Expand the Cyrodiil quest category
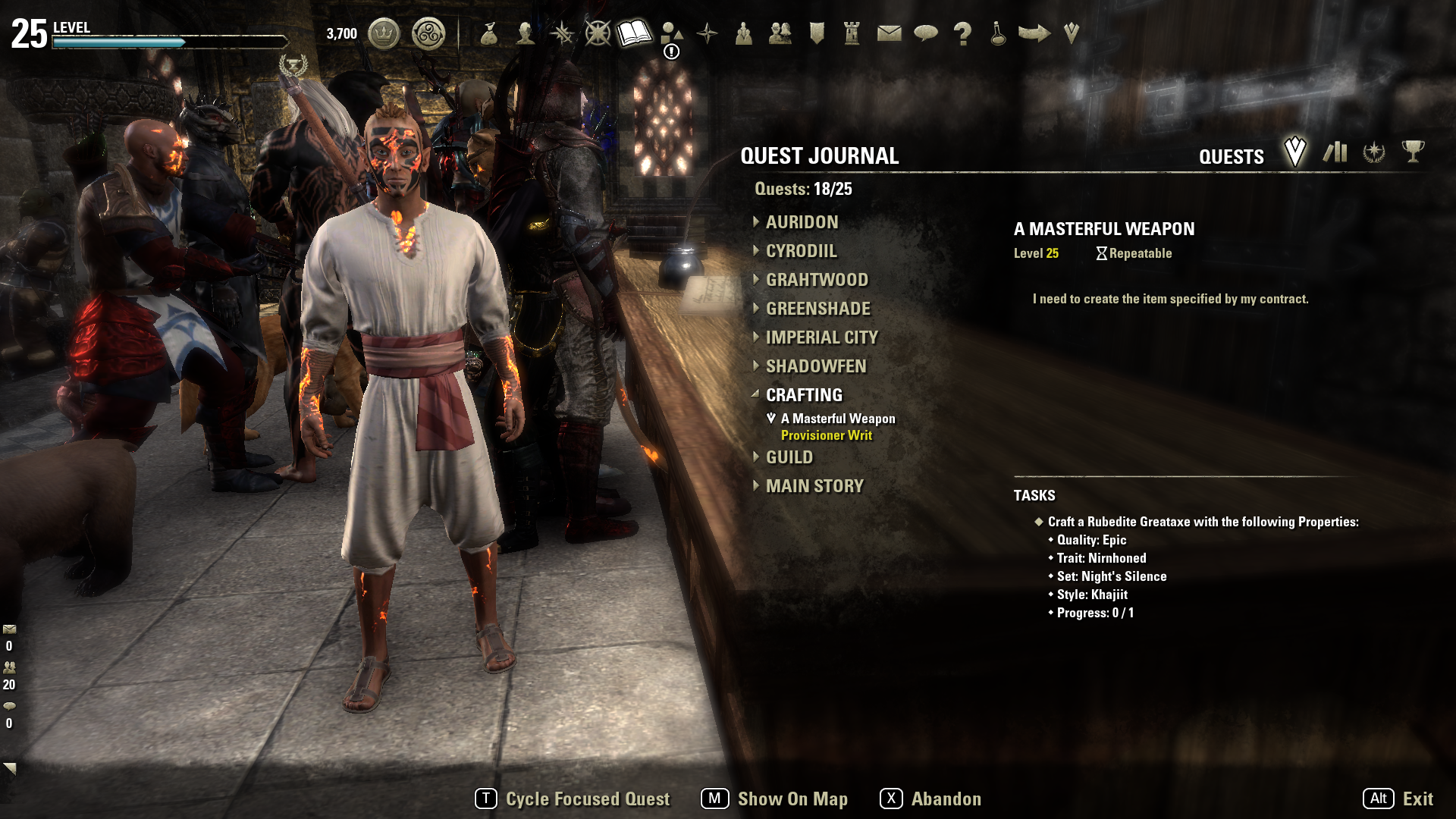The width and height of the screenshot is (1456, 819). click(801, 251)
